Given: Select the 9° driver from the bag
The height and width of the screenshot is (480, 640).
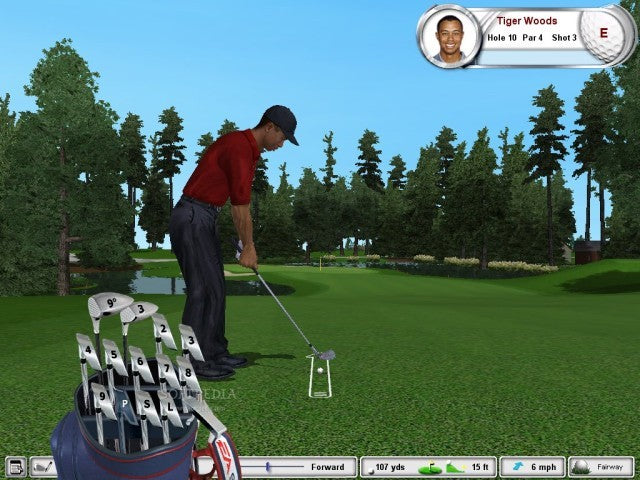Looking at the screenshot, I should pos(110,303).
